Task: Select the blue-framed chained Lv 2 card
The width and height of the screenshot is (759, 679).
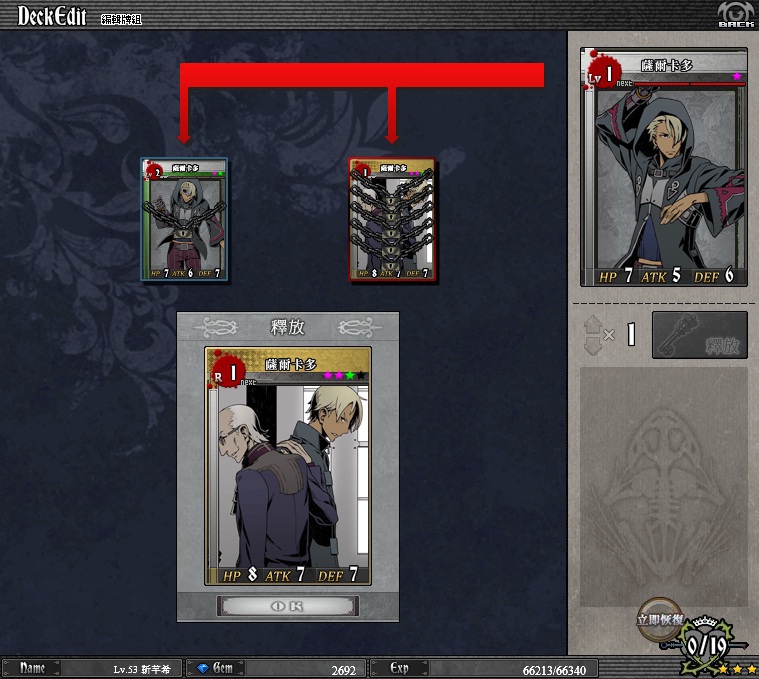Action: [185, 220]
